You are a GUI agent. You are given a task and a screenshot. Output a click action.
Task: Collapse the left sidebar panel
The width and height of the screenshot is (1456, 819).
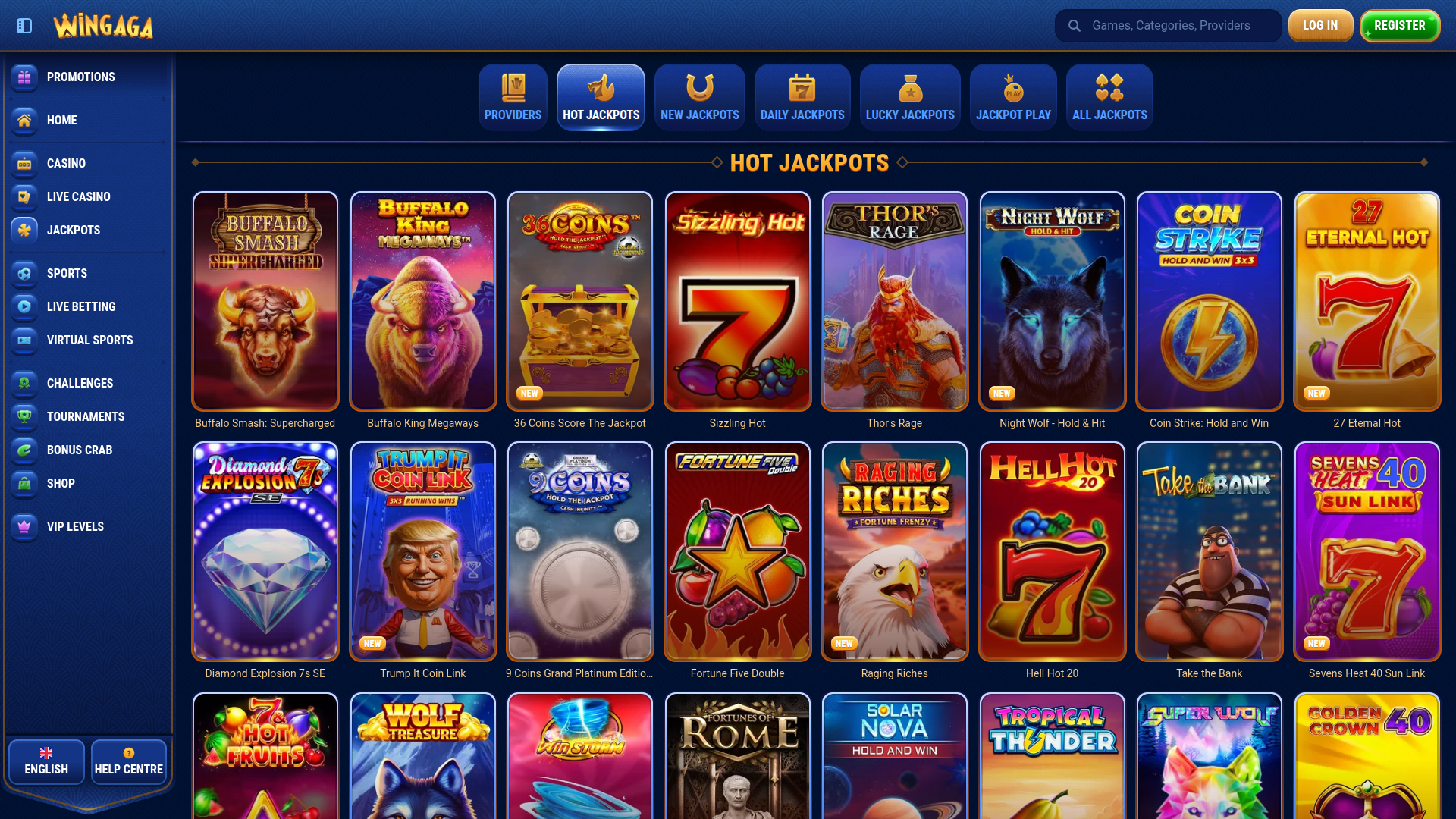pyautogui.click(x=24, y=25)
